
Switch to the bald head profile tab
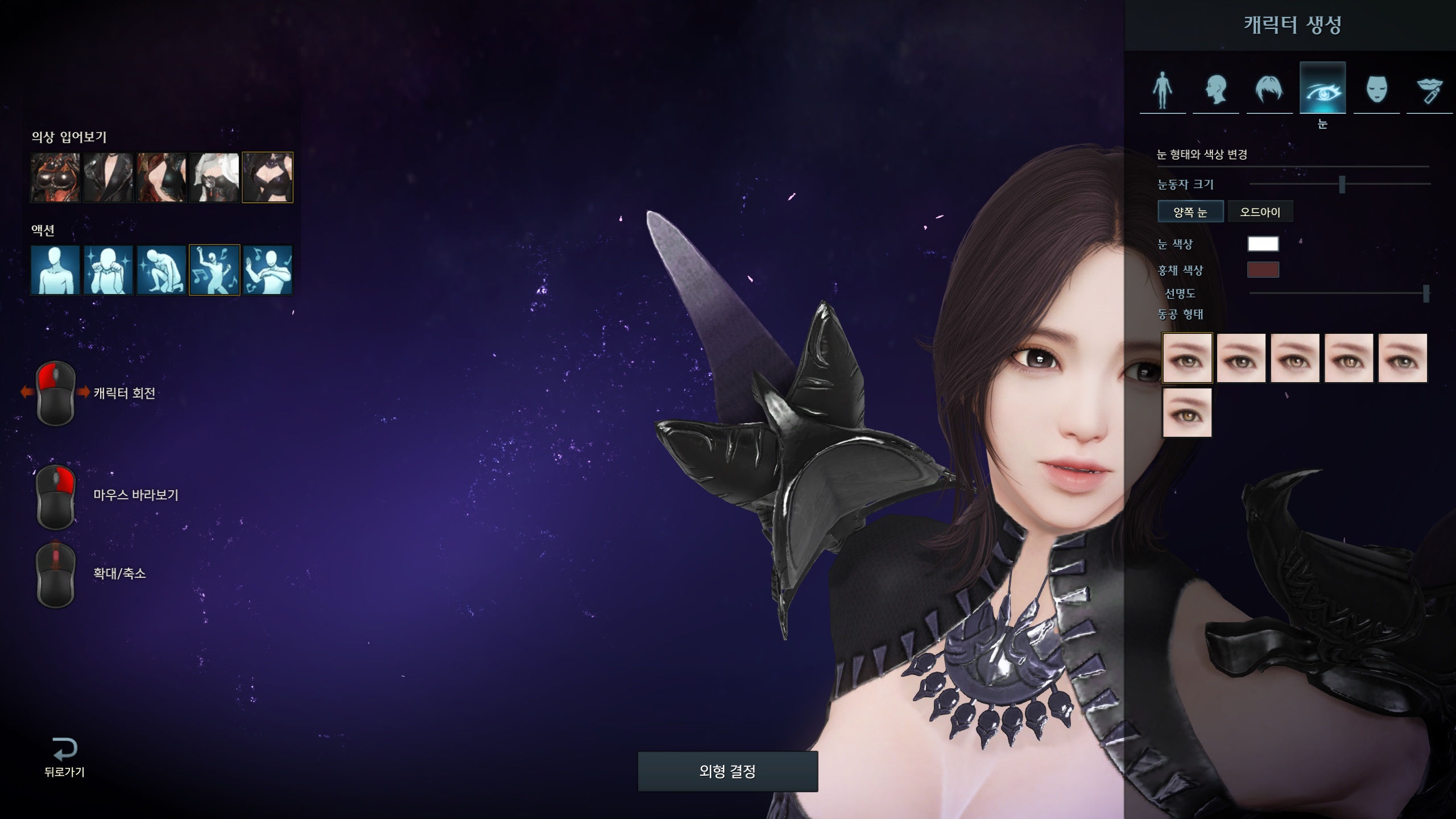tap(1216, 90)
